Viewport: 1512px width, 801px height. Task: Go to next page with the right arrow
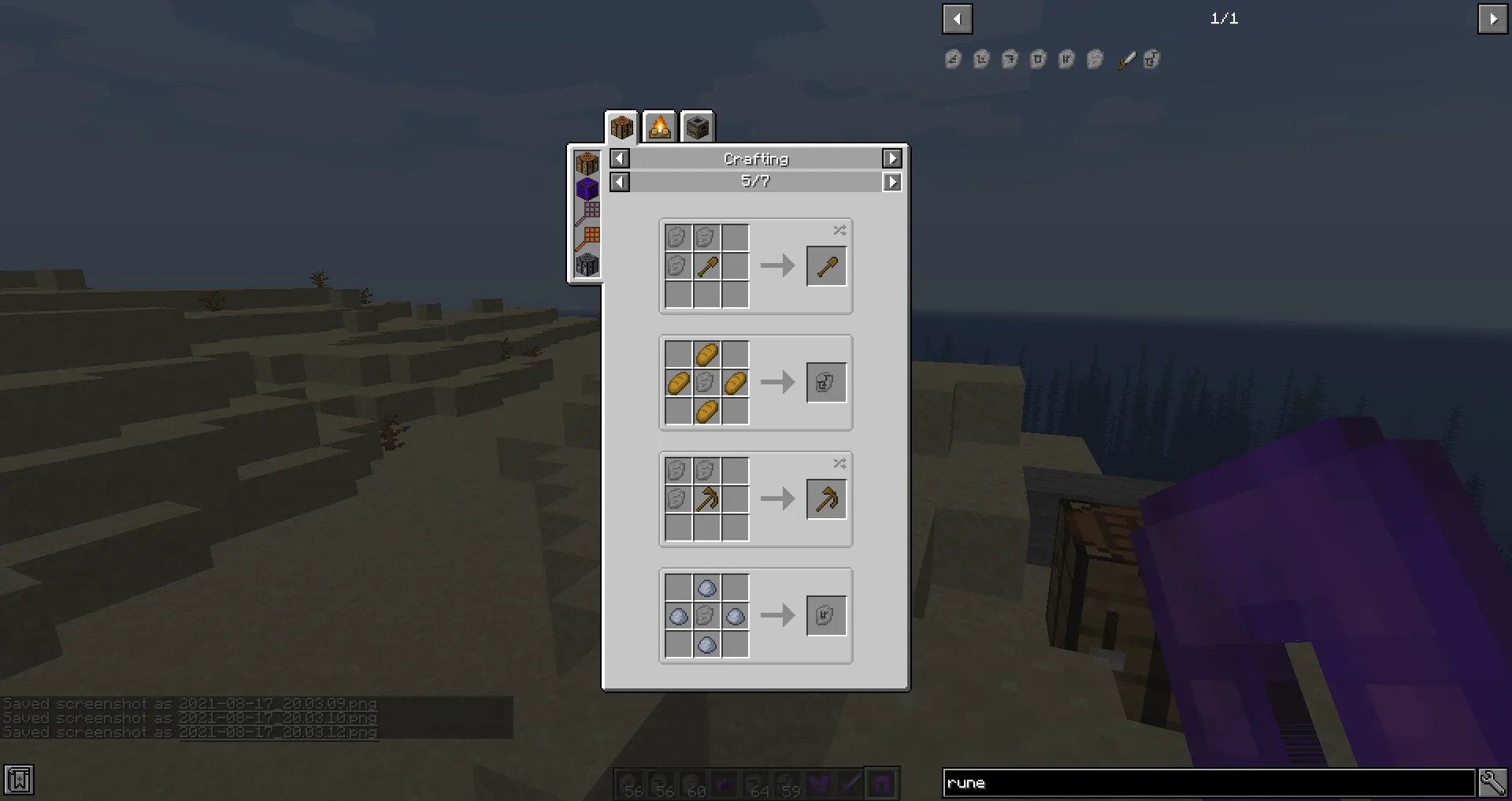(1494, 19)
